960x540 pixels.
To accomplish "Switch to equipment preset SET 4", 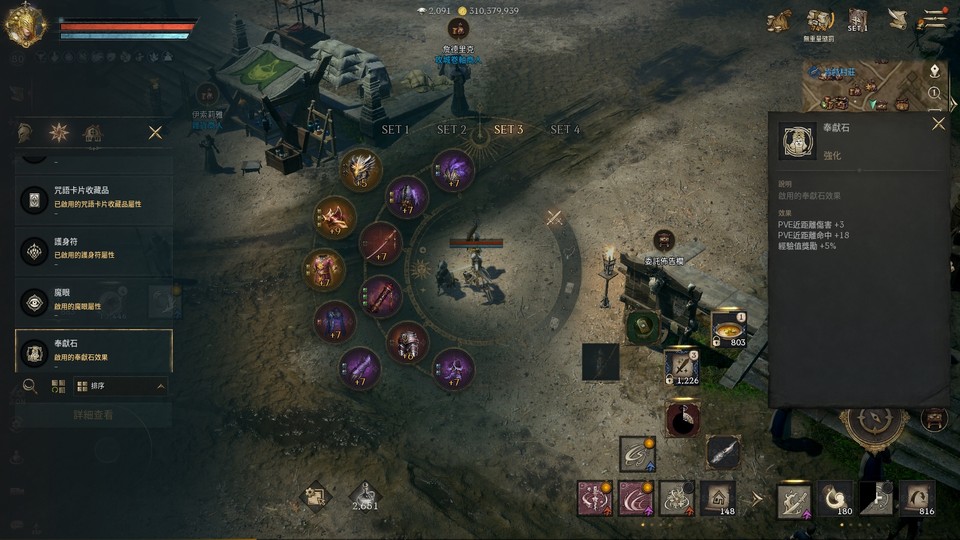I will 565,130.
